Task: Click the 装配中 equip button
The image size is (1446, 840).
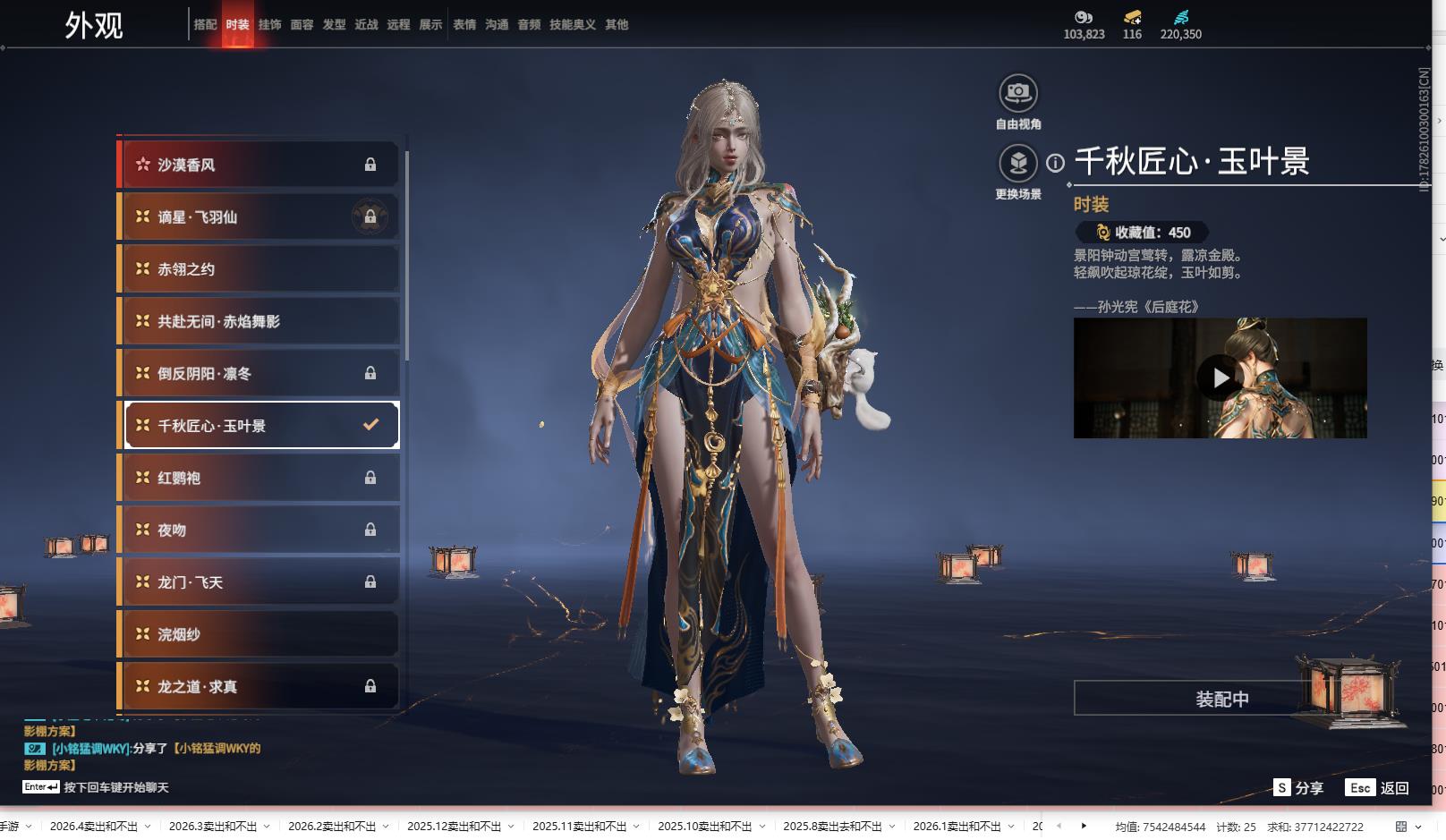Action: (1221, 699)
